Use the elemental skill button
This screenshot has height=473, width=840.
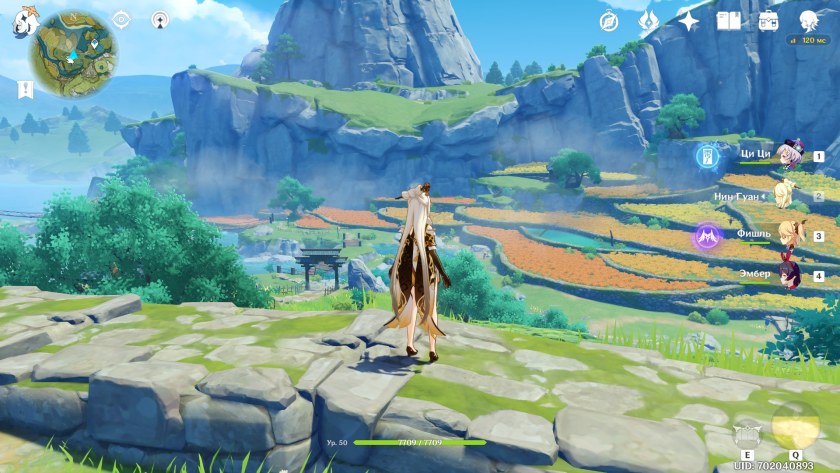click(x=745, y=435)
